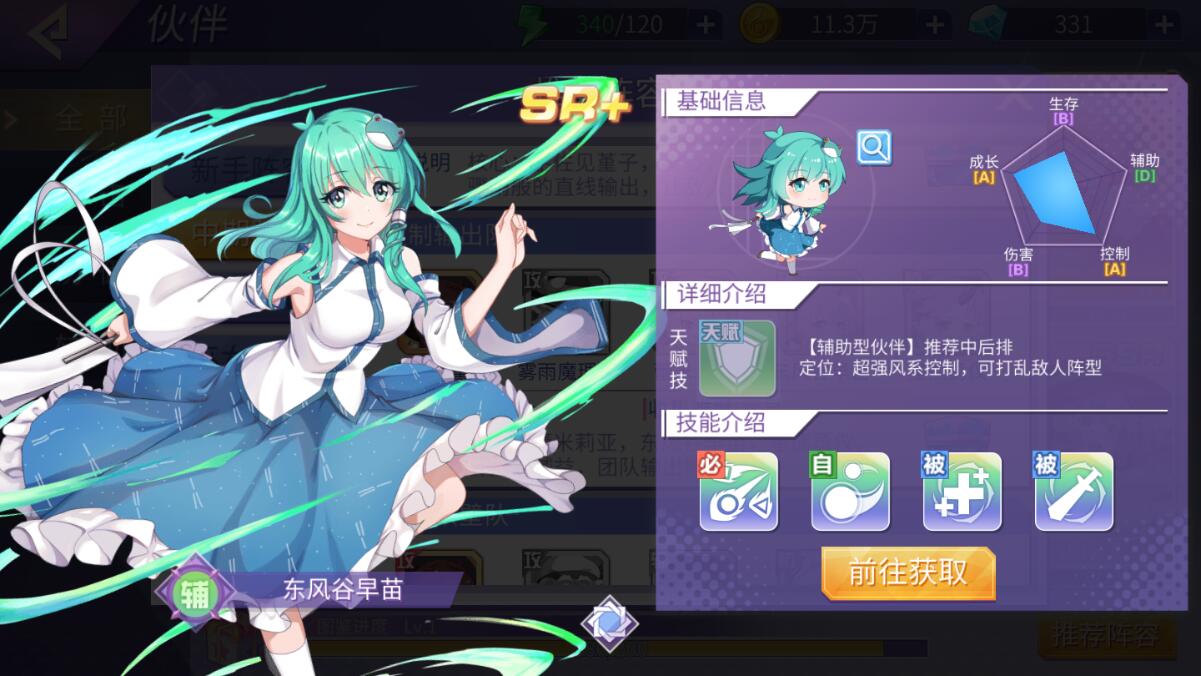Screen dimensions: 1201x676
Task: Add diamonds with the gem plus button
Action: click(1165, 25)
